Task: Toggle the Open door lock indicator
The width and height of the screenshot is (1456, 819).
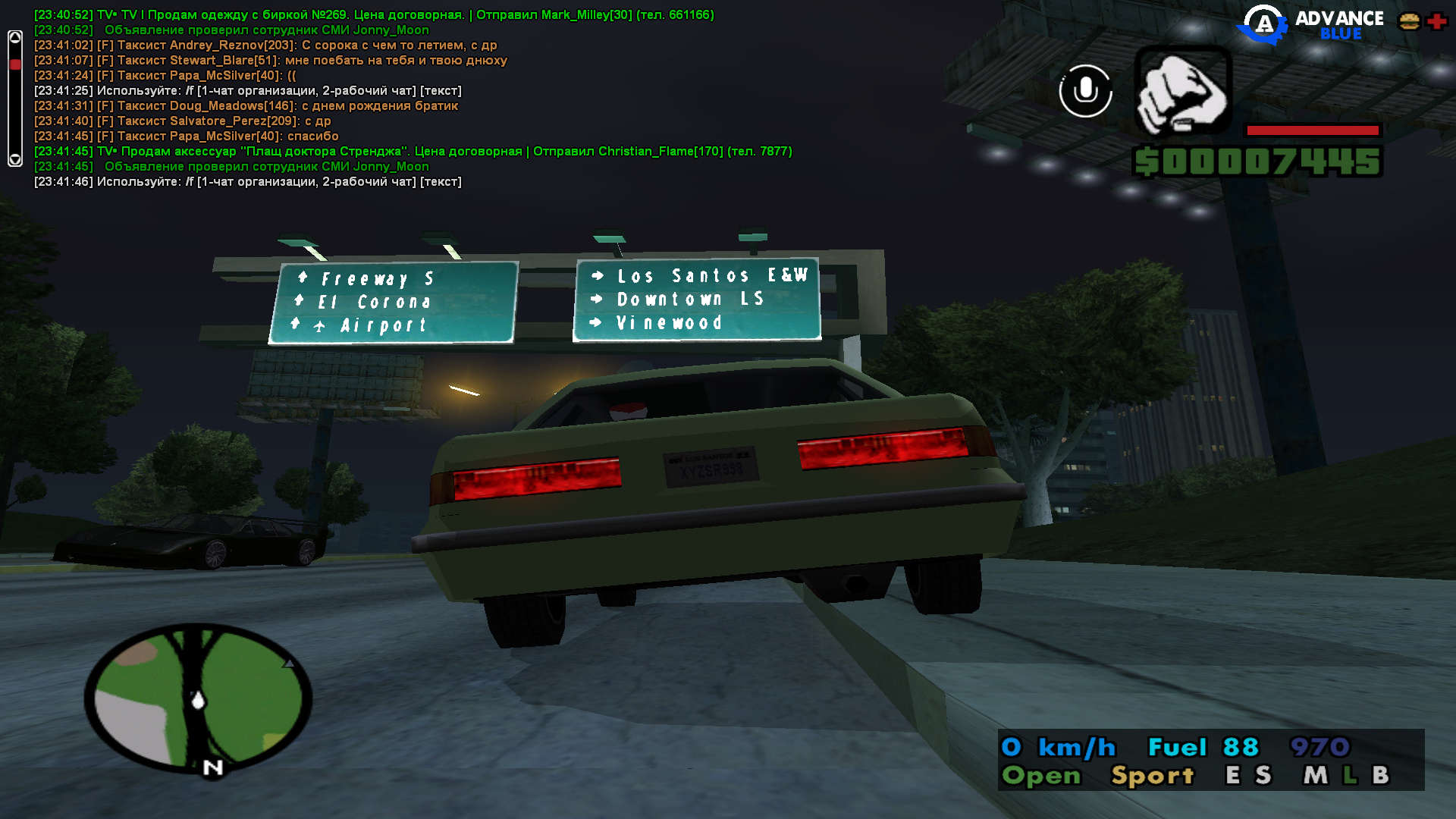Action: [1041, 775]
